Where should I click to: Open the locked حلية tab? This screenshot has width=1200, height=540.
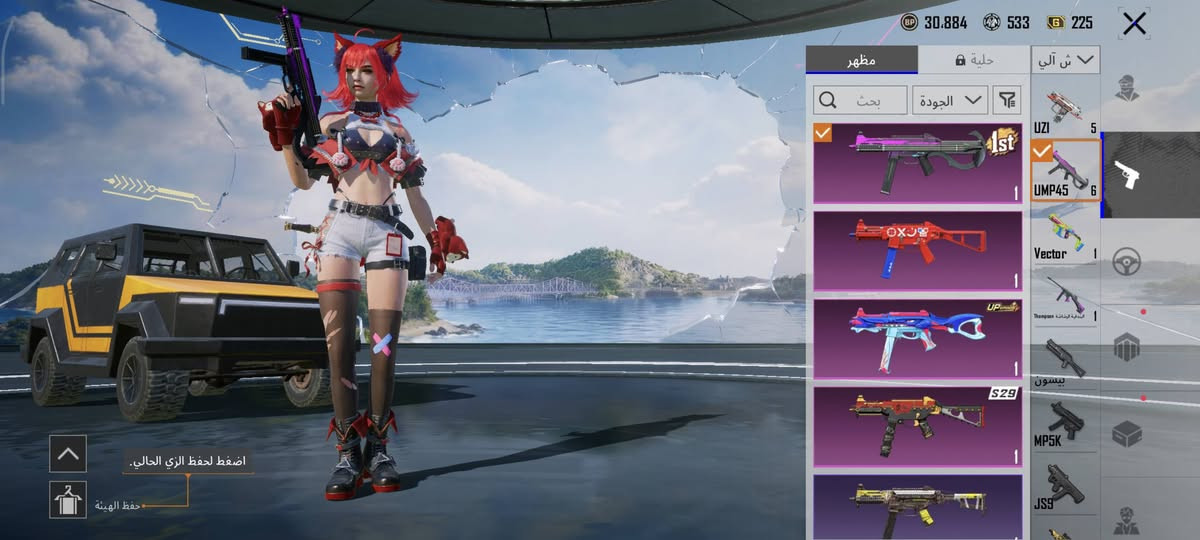point(973,60)
